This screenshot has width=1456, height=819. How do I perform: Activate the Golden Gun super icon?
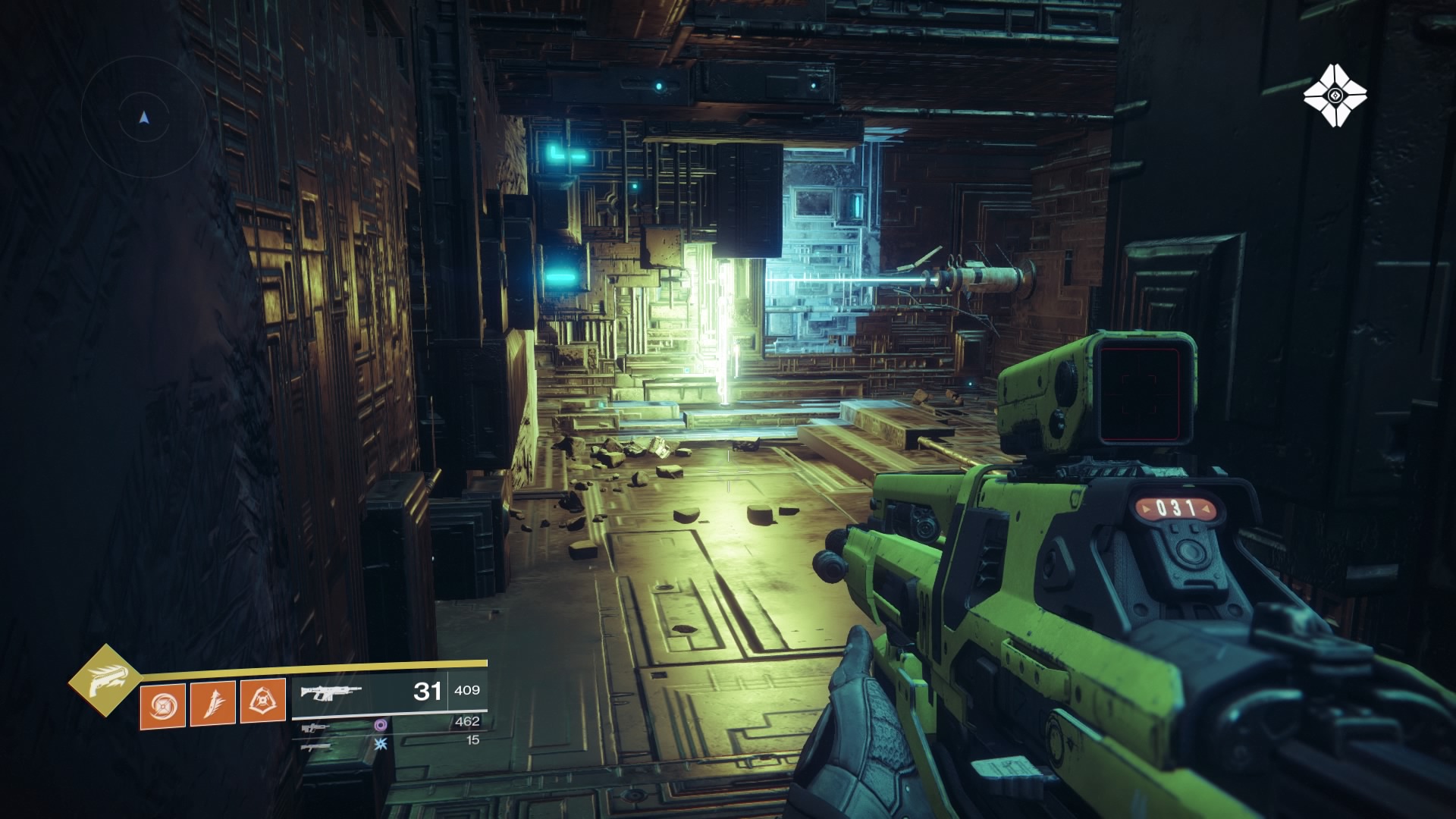click(x=104, y=680)
